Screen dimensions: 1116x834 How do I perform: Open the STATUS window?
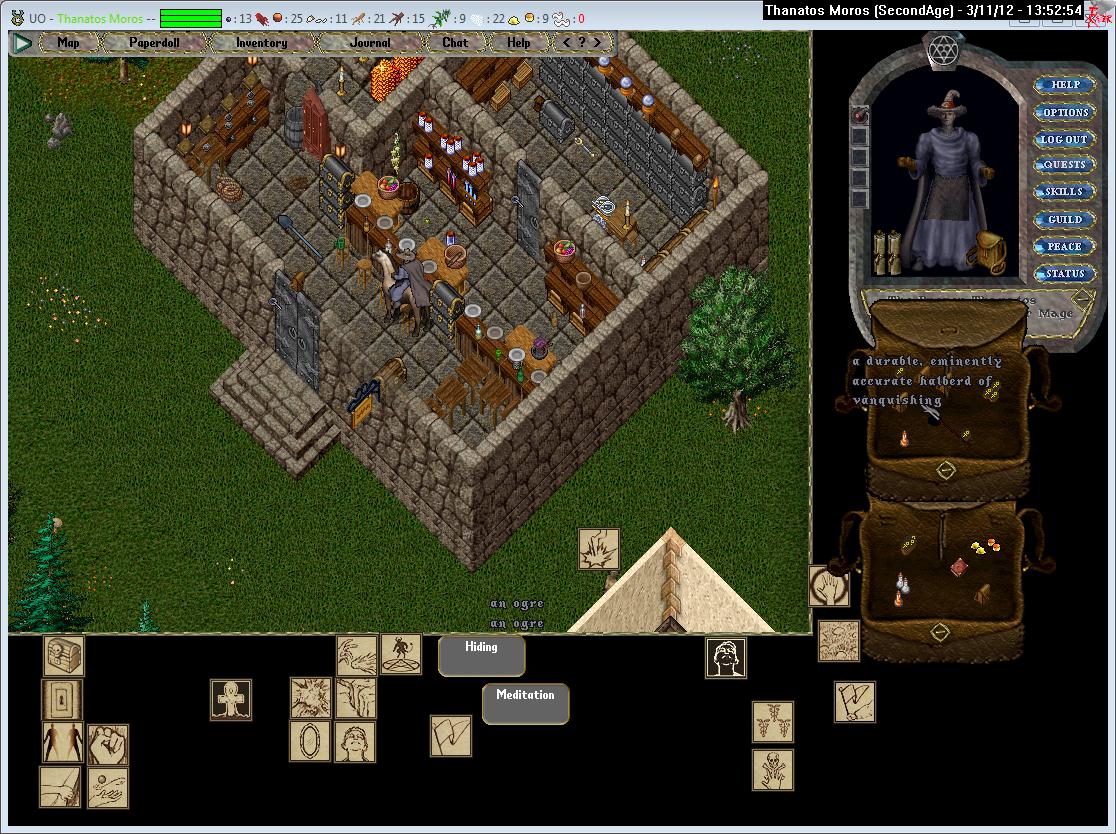[1064, 273]
